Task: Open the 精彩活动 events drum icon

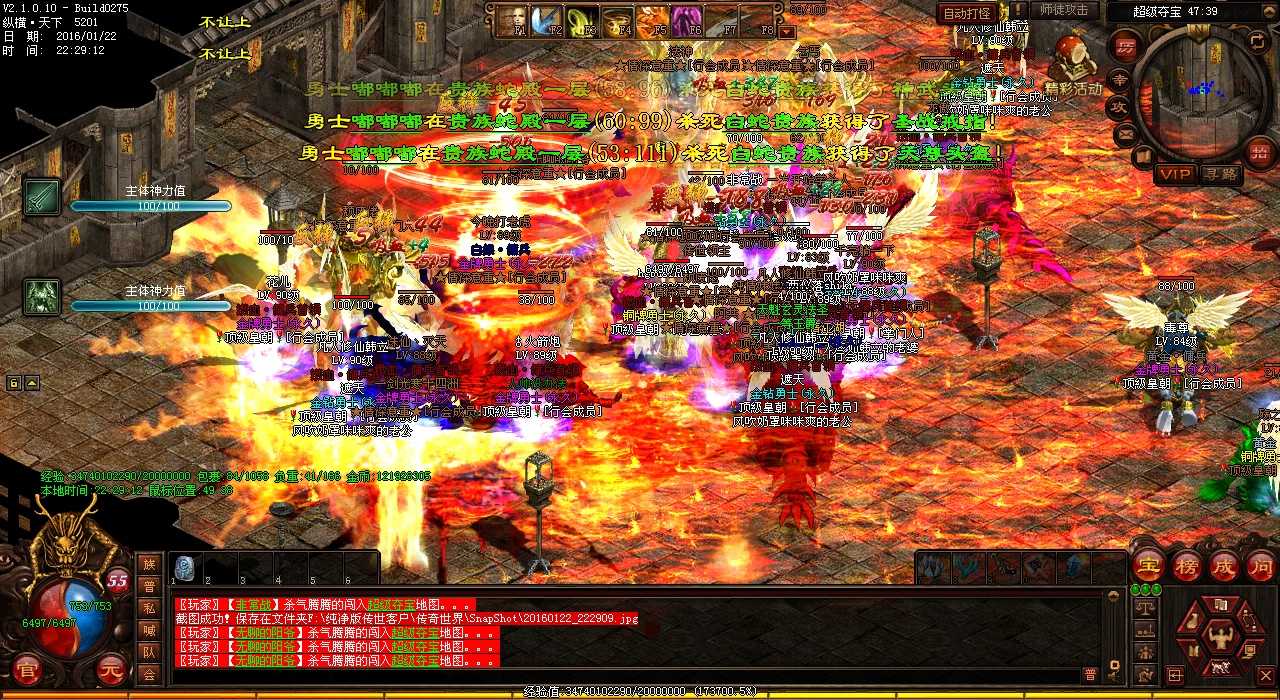Action: (1073, 61)
